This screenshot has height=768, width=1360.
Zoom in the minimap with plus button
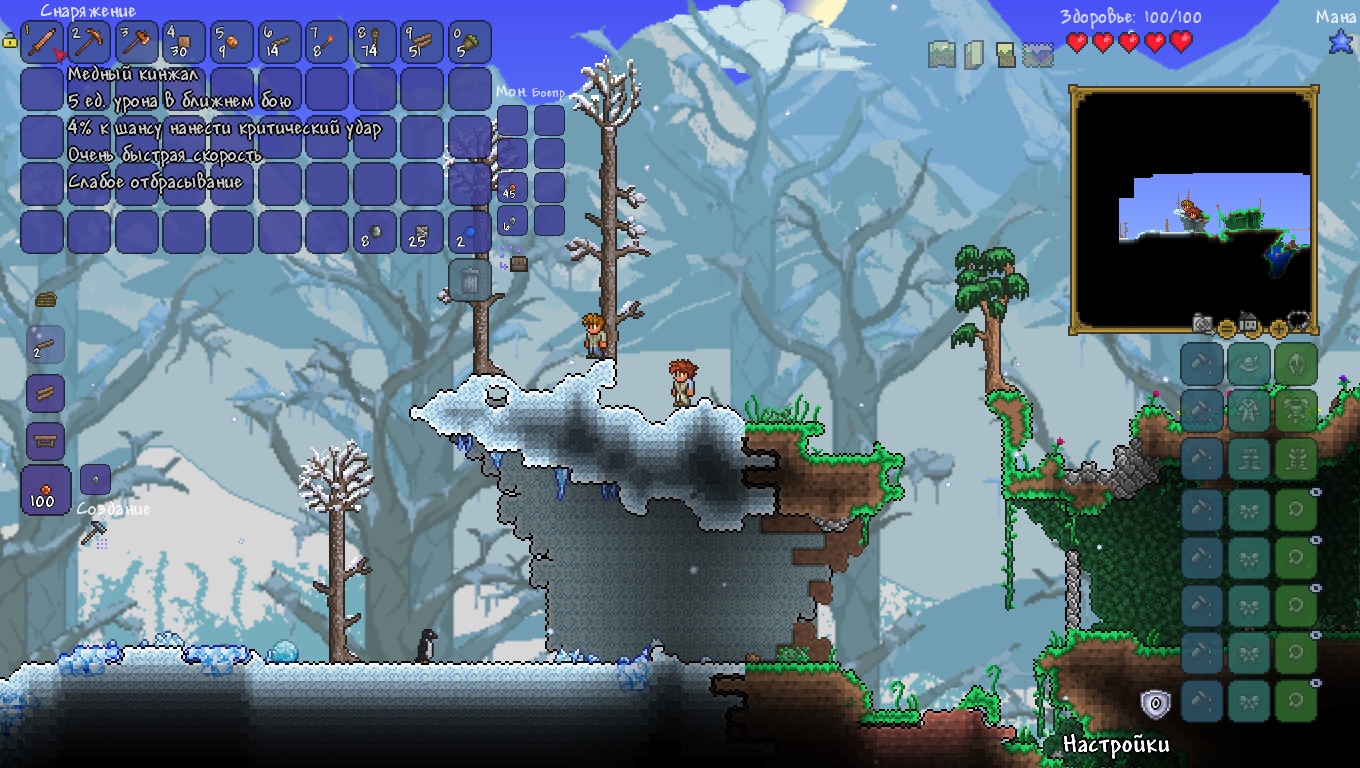(x=1278, y=327)
